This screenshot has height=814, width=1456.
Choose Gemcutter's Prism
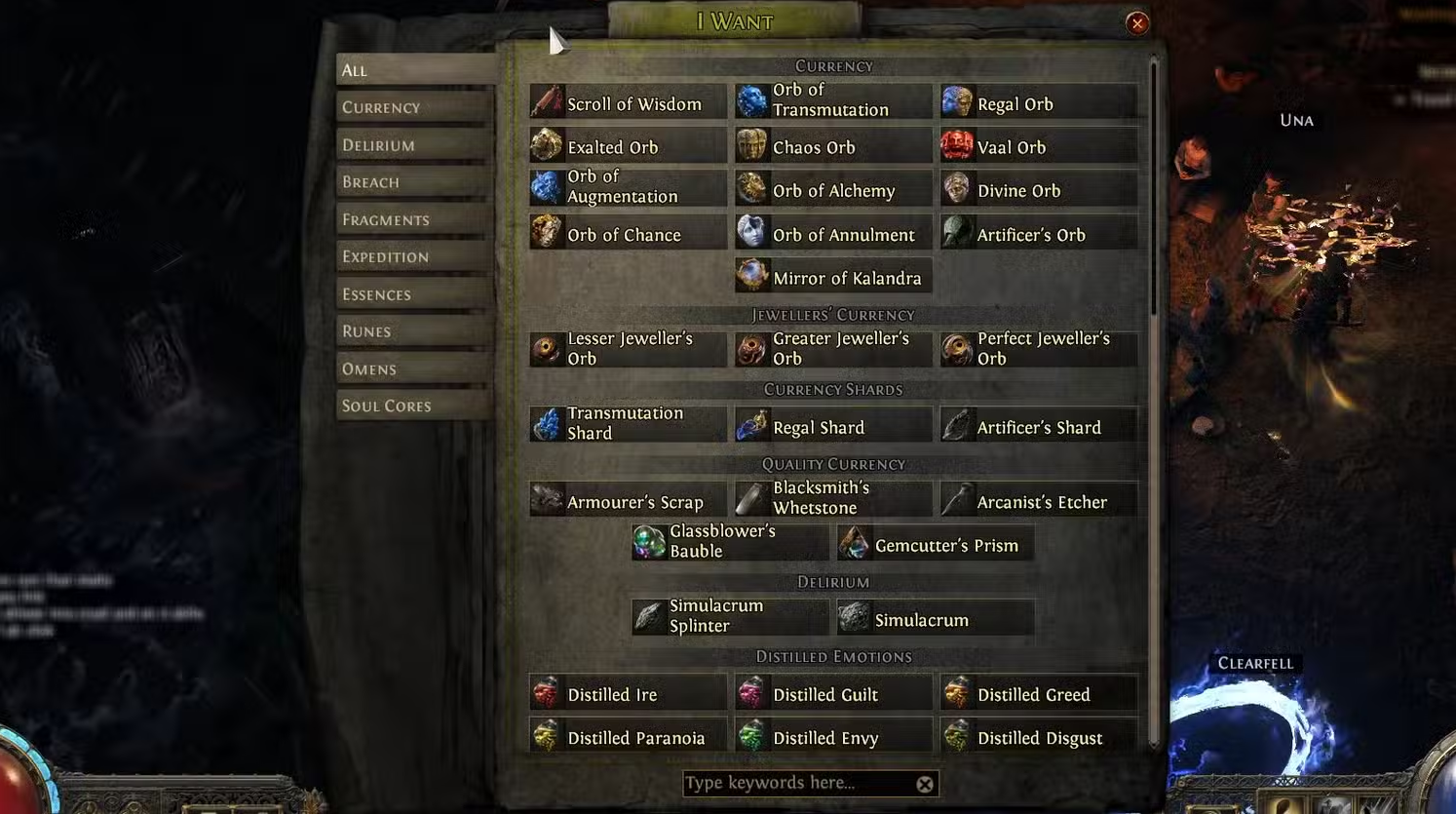point(935,545)
